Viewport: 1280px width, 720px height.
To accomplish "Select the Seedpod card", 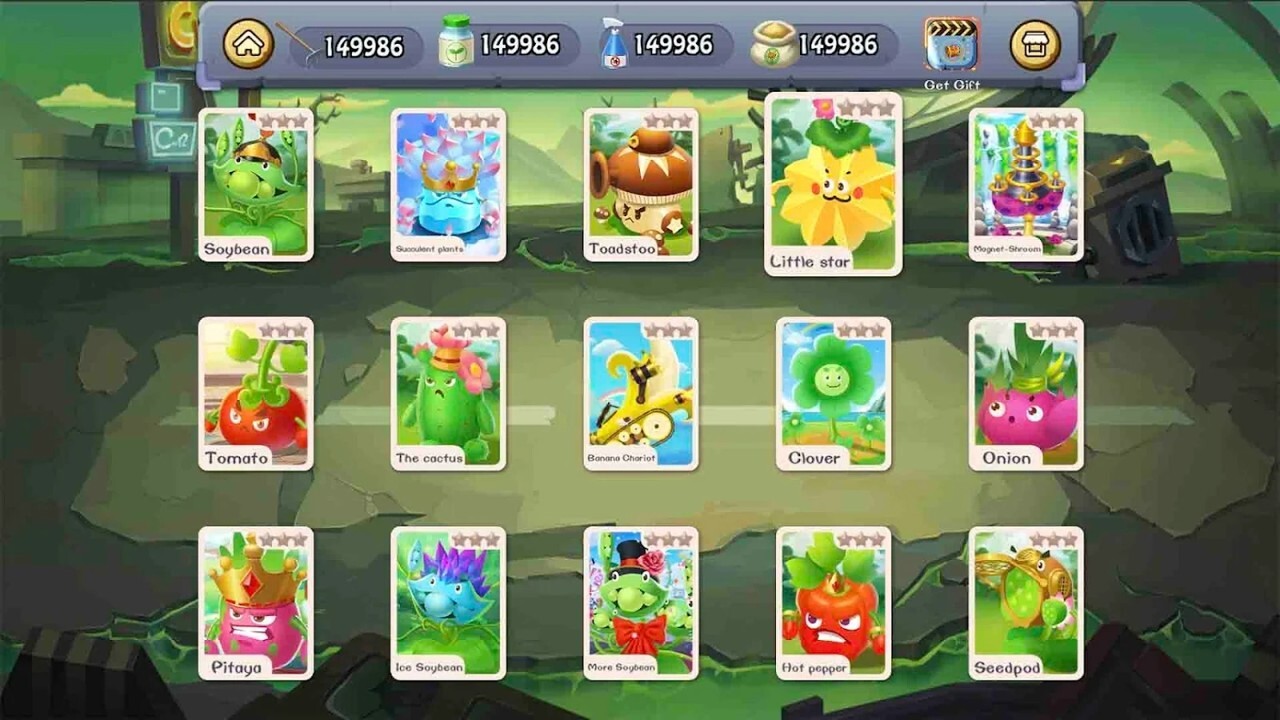I will point(1026,603).
